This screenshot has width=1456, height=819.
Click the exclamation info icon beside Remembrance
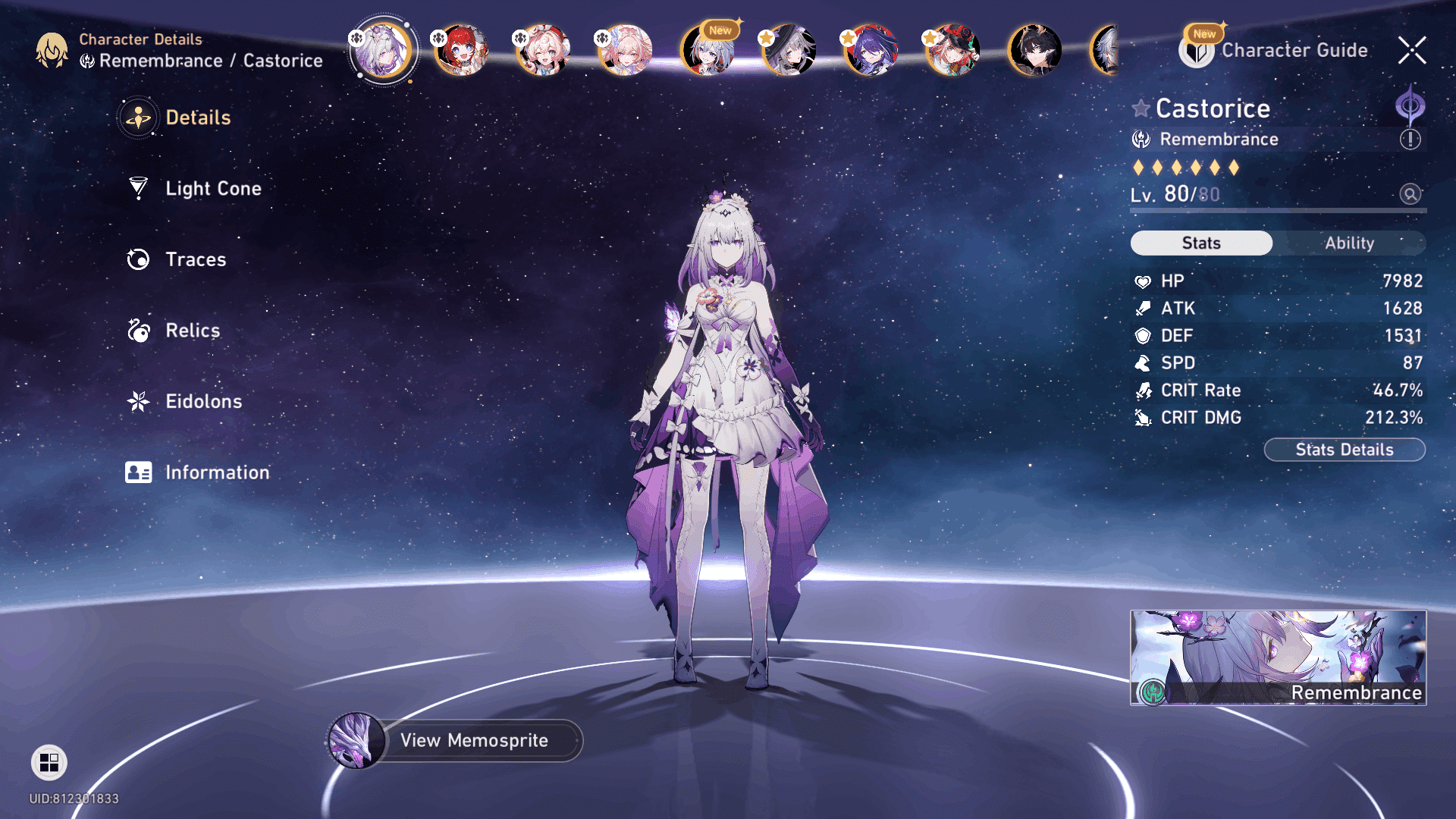tap(1410, 140)
